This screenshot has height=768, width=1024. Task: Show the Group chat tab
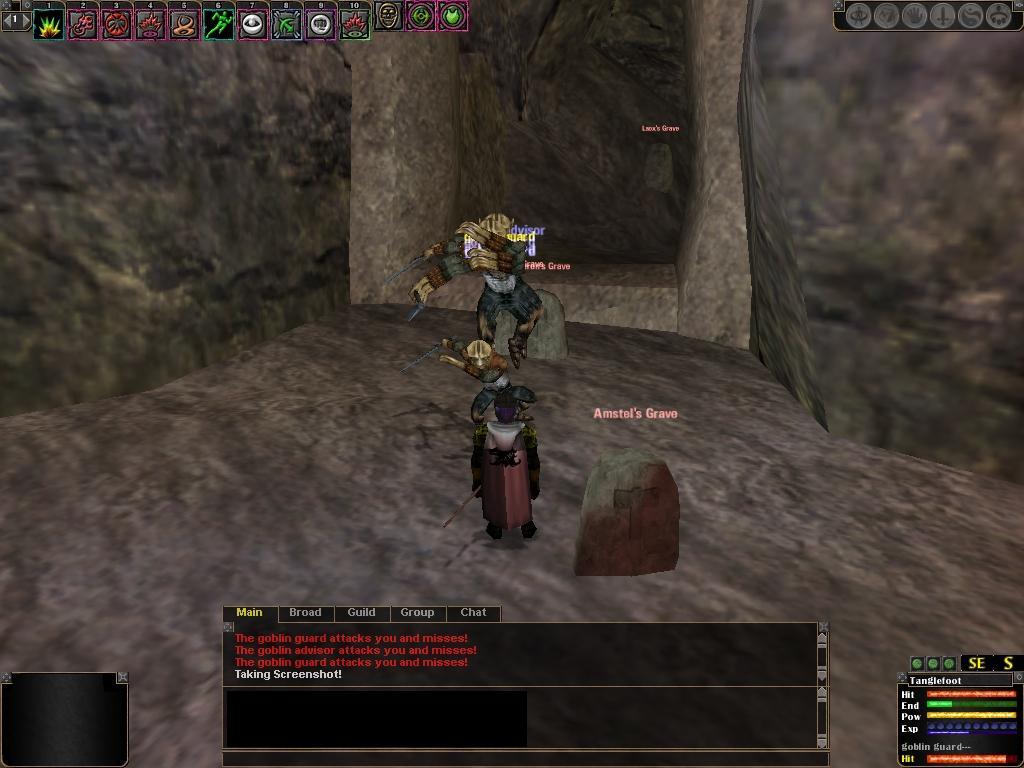pos(417,613)
